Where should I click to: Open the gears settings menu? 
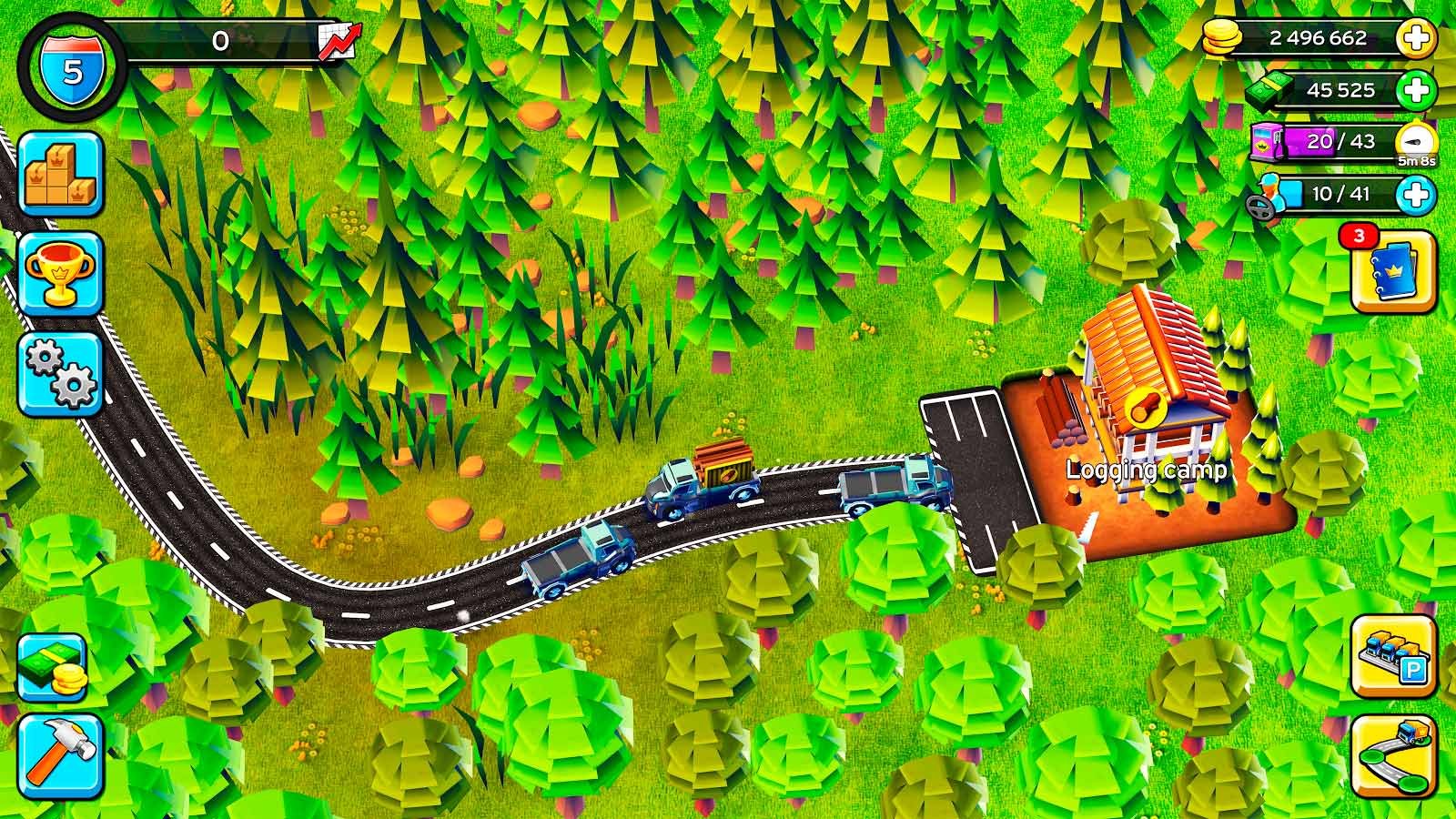pos(60,375)
